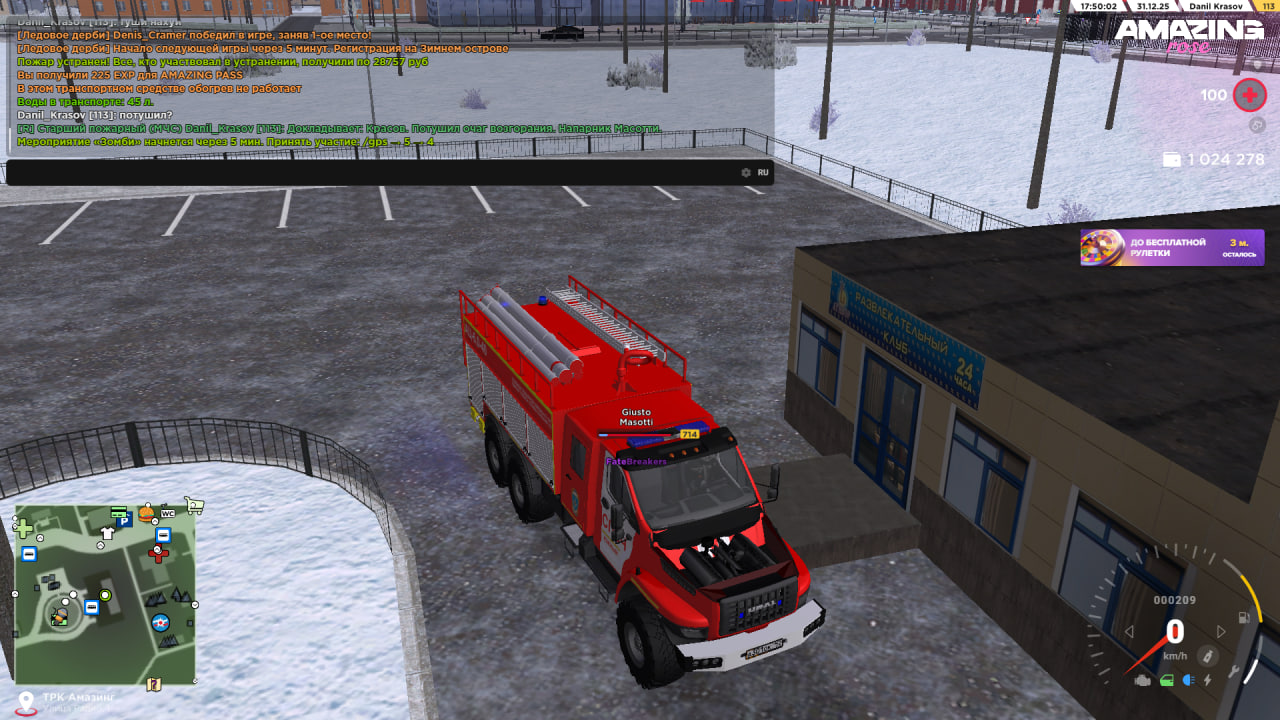Image resolution: width=1280 pixels, height=720 pixels.
Task: Select the round blue-red emblem minimap marker
Action: (x=161, y=623)
